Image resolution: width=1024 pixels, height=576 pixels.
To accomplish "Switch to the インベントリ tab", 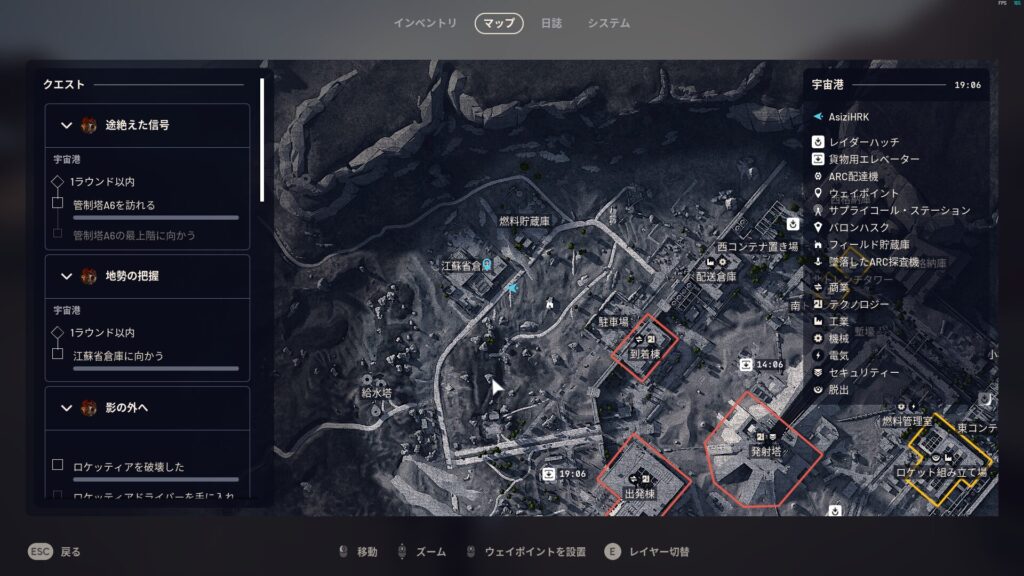I will 425,23.
